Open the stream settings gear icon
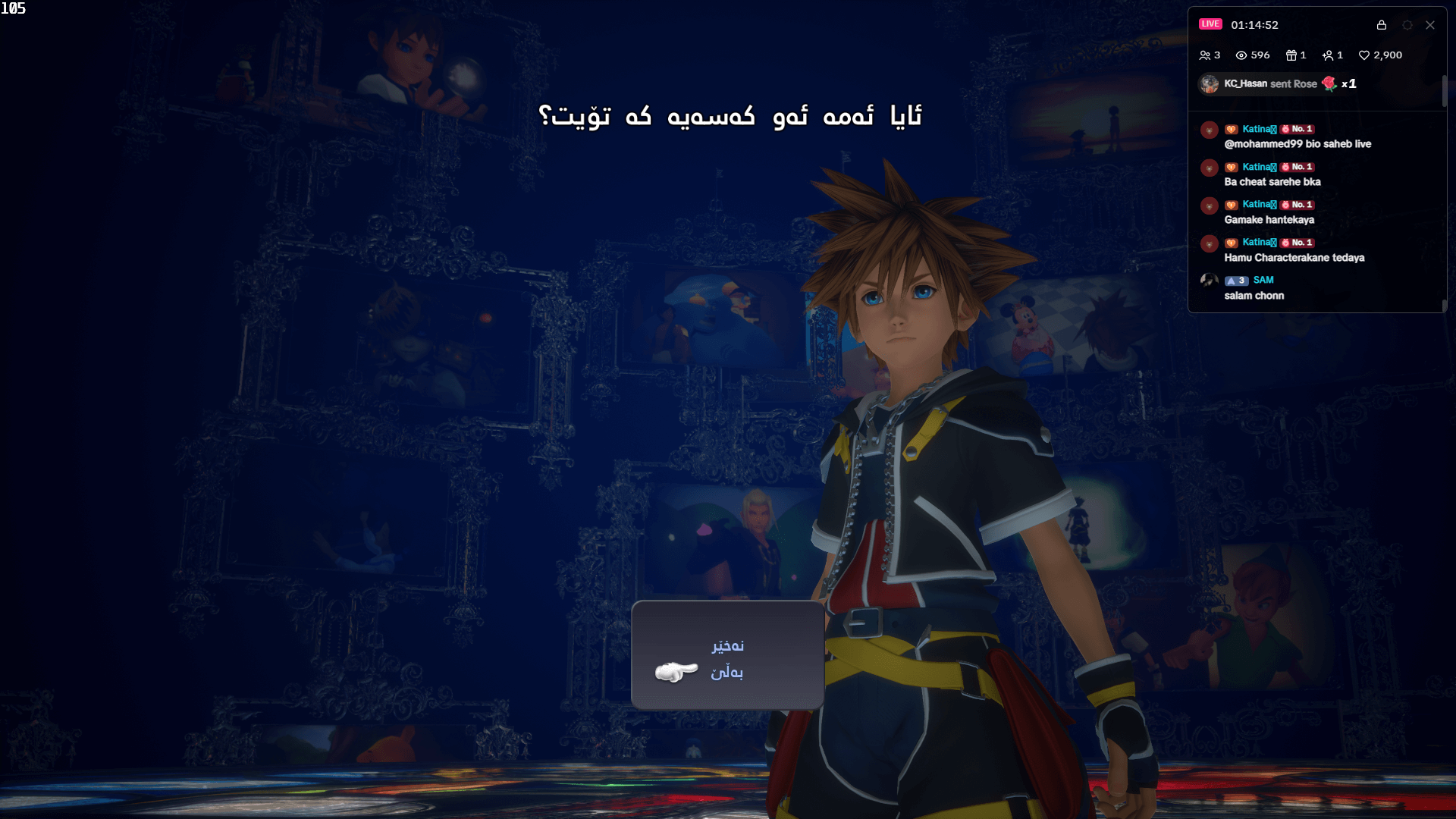Viewport: 1456px width, 819px height. pos(1407,25)
